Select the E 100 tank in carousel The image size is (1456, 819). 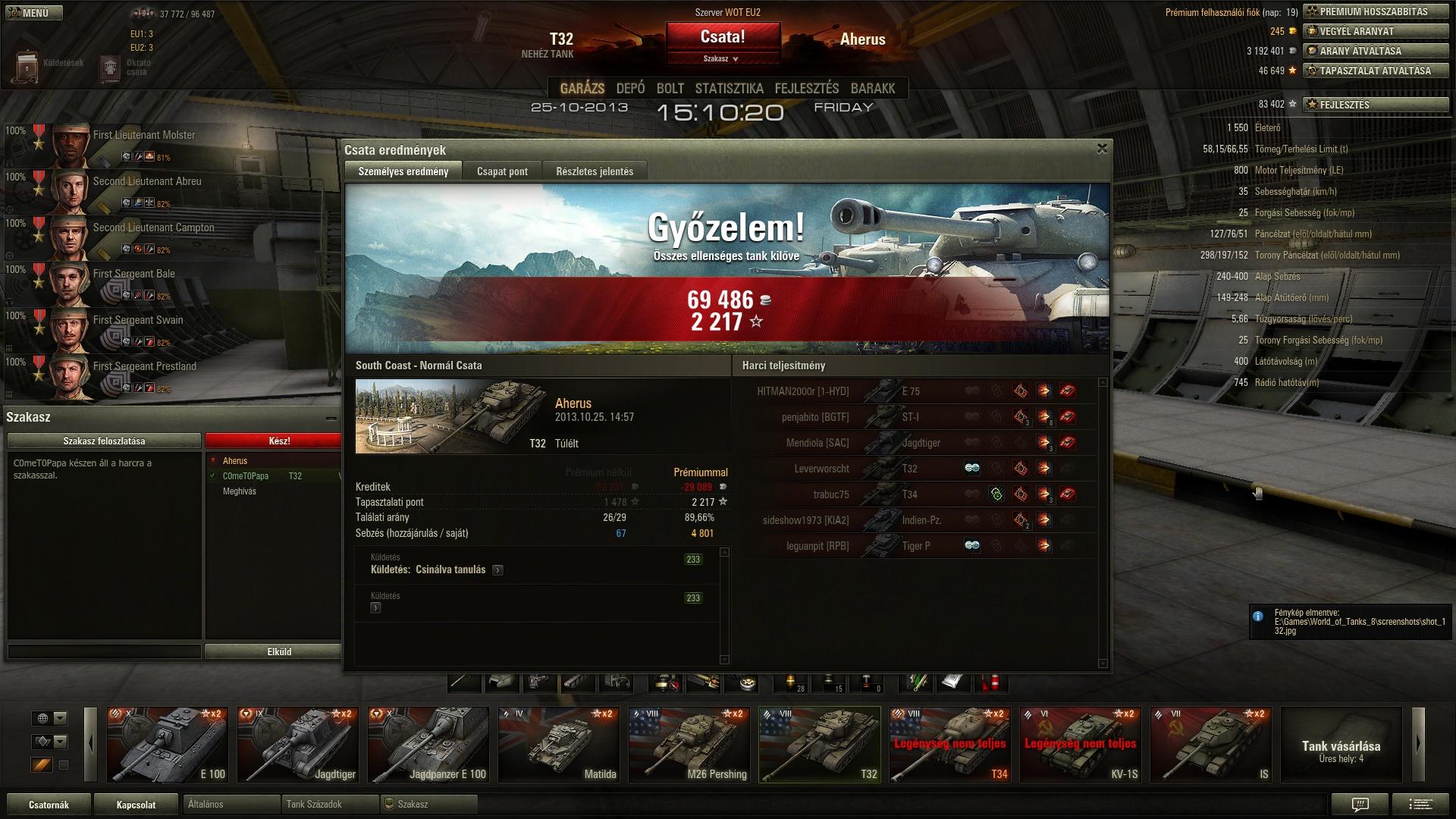coord(167,744)
